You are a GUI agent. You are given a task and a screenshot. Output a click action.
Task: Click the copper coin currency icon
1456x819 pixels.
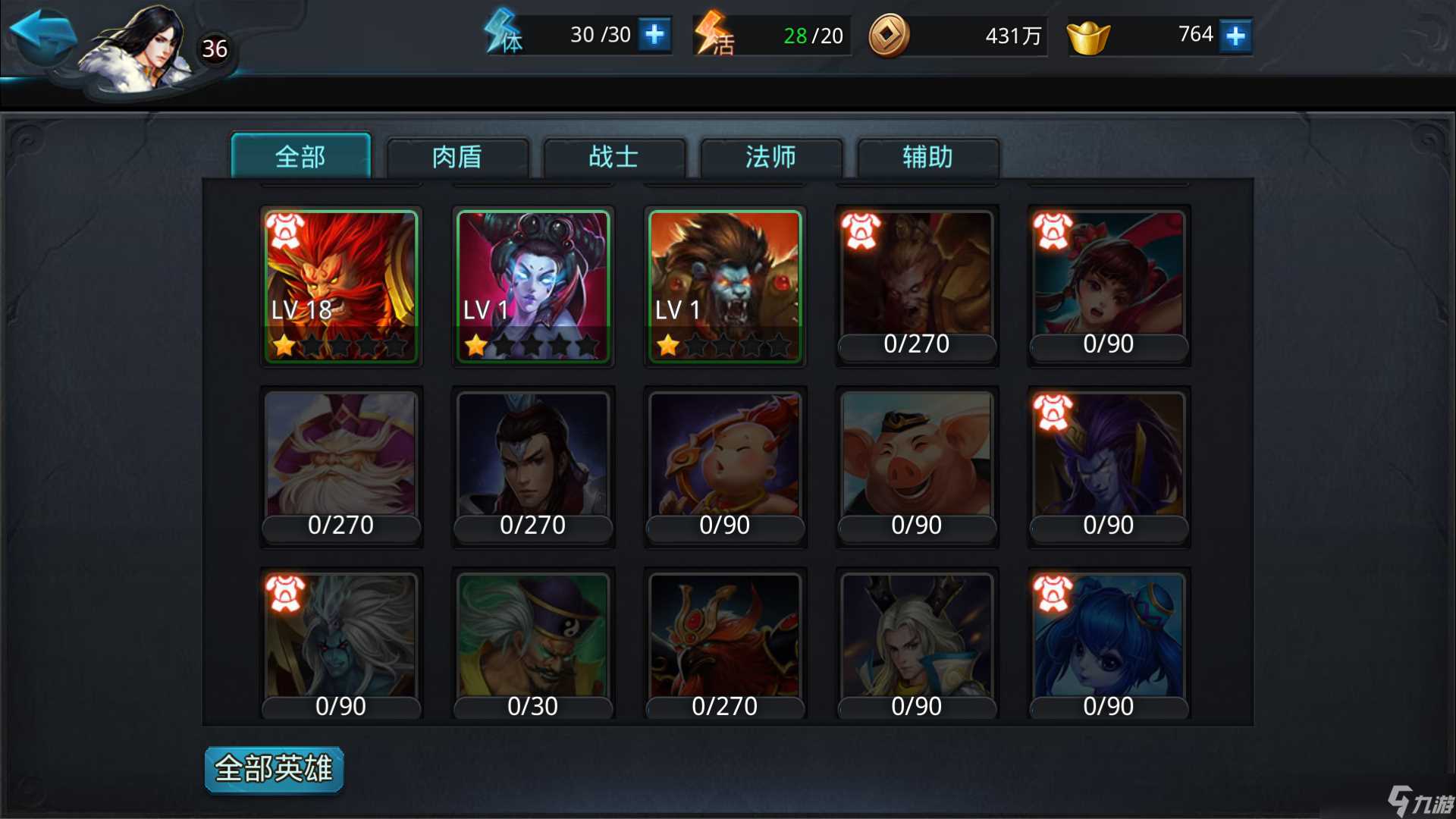pos(889,35)
